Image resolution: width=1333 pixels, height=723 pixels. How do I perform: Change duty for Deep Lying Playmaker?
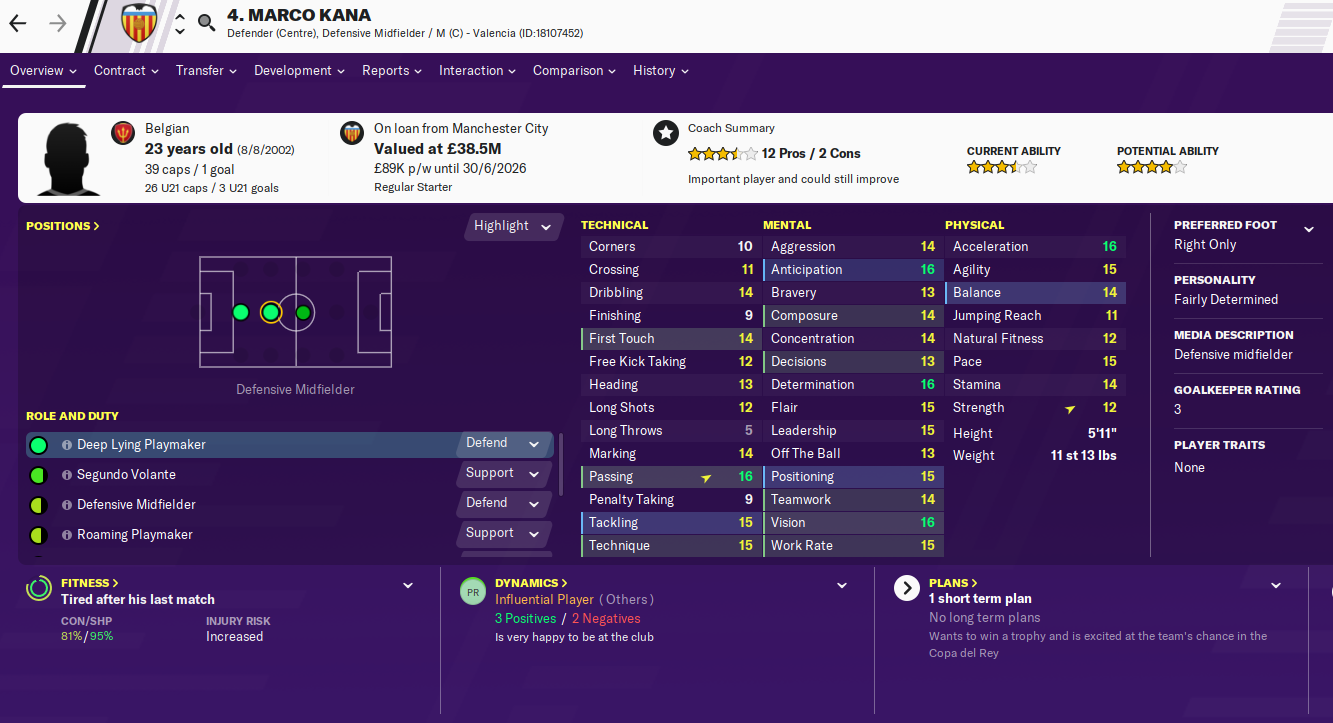pos(502,443)
